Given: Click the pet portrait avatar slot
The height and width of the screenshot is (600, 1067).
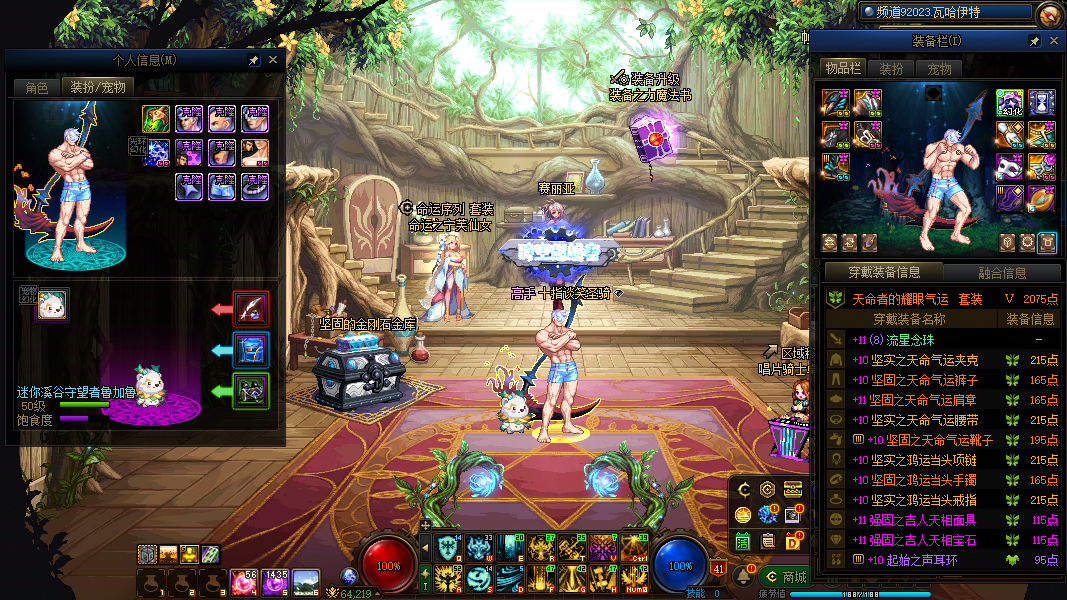Looking at the screenshot, I should (52, 305).
